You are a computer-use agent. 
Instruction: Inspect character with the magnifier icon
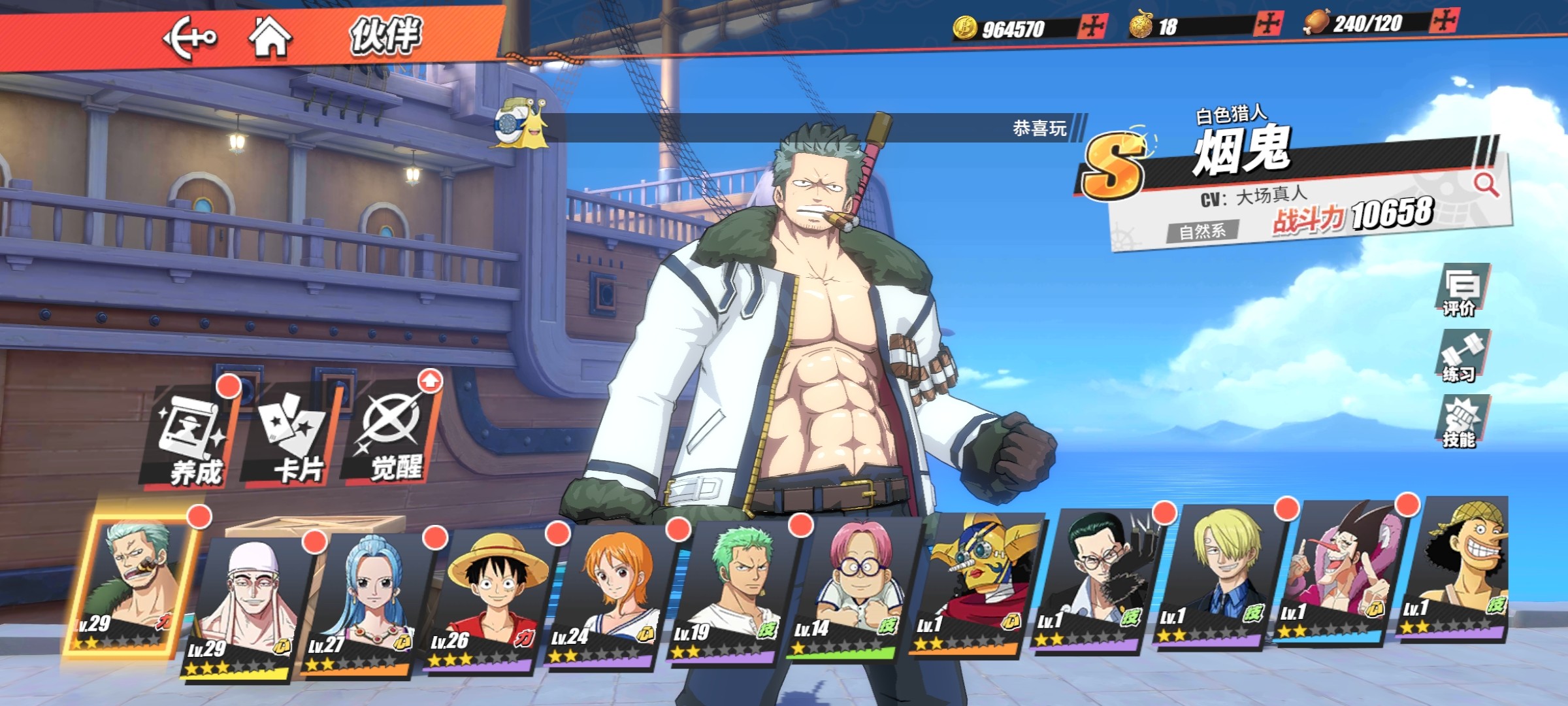tap(1486, 184)
